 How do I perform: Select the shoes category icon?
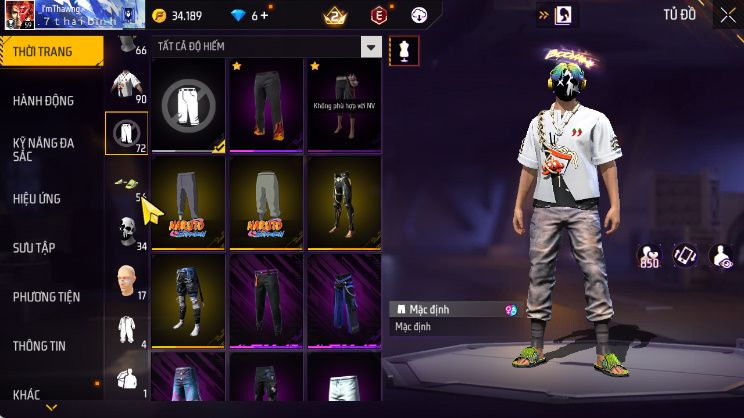[x=126, y=182]
